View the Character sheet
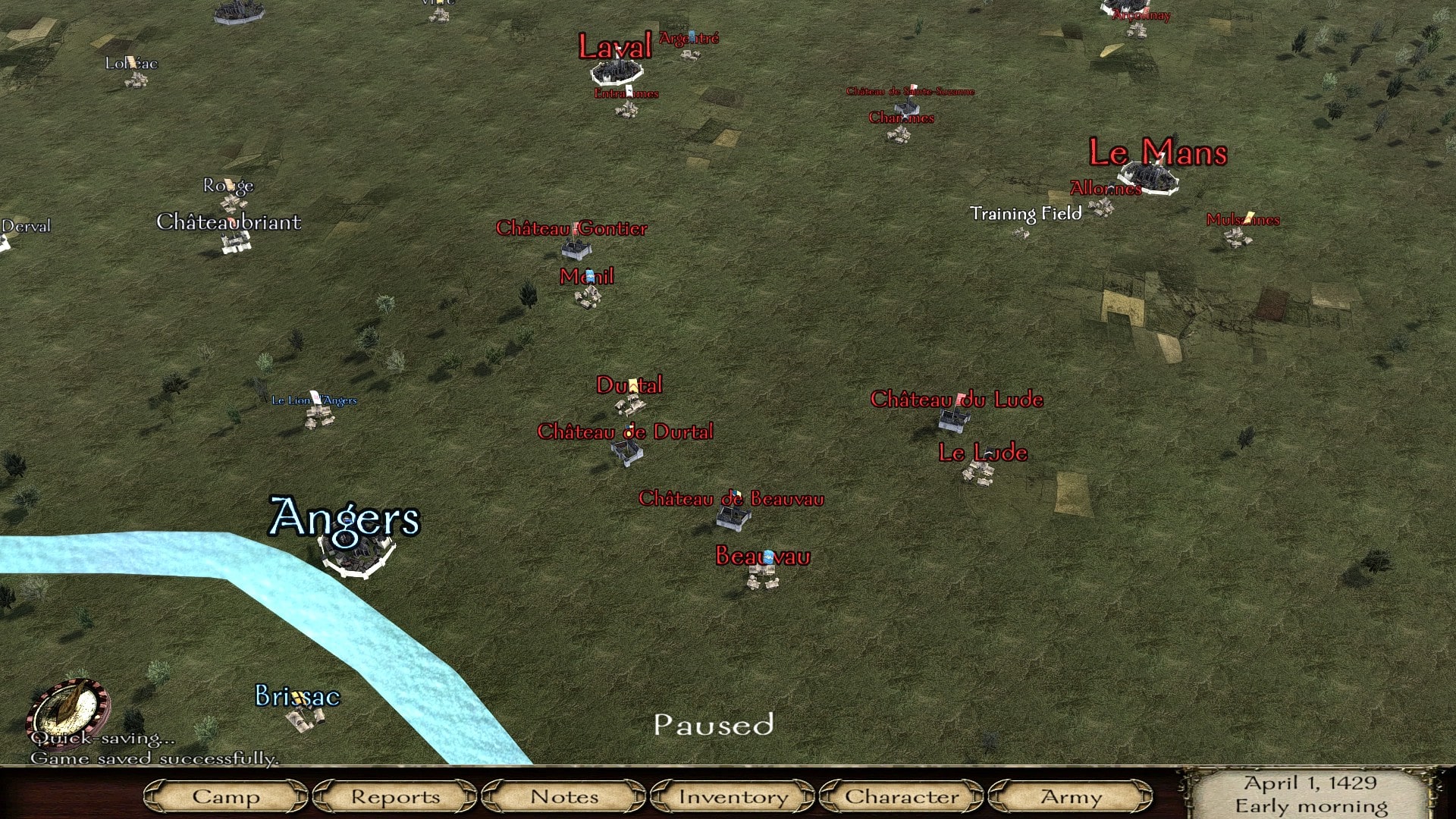 pyautogui.click(x=902, y=797)
